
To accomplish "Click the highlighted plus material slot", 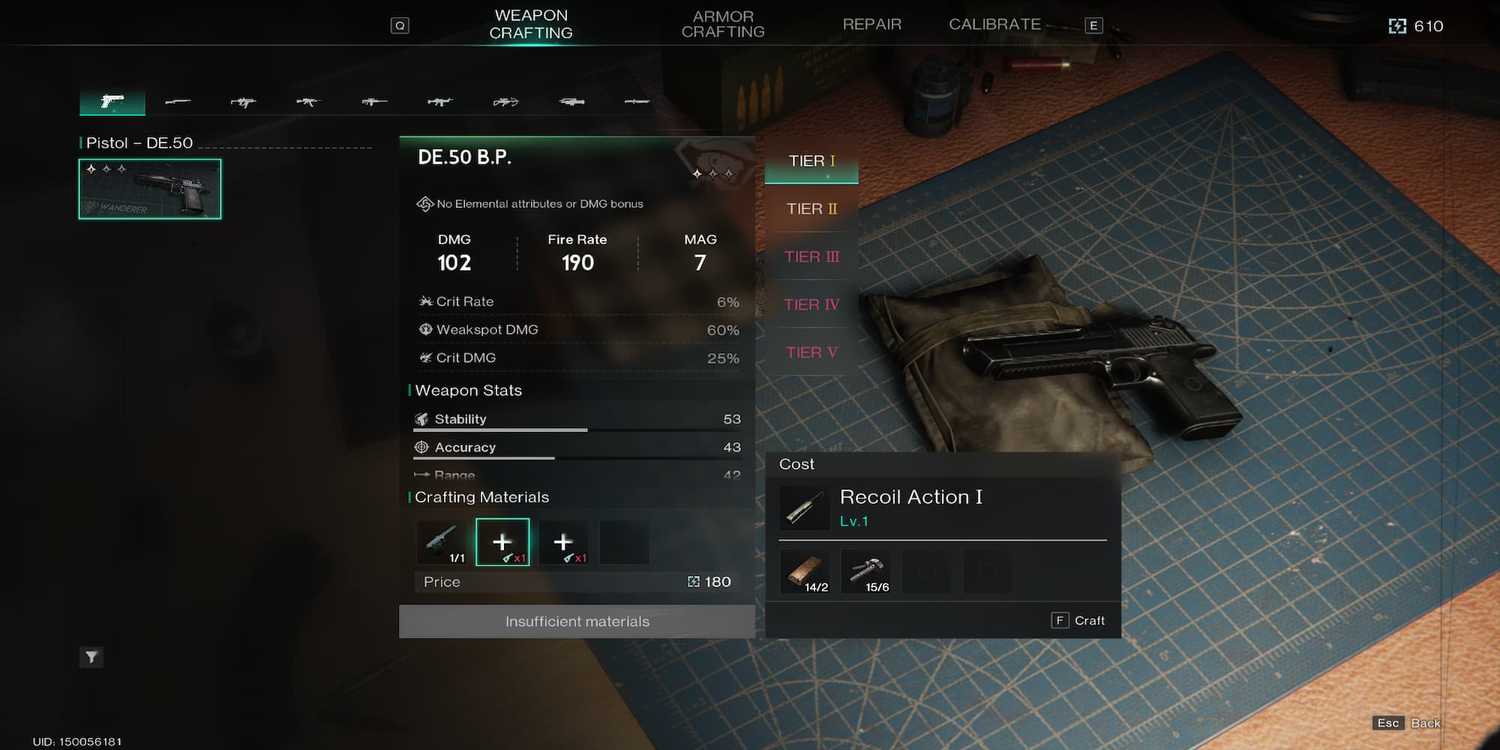I will pyautogui.click(x=502, y=542).
